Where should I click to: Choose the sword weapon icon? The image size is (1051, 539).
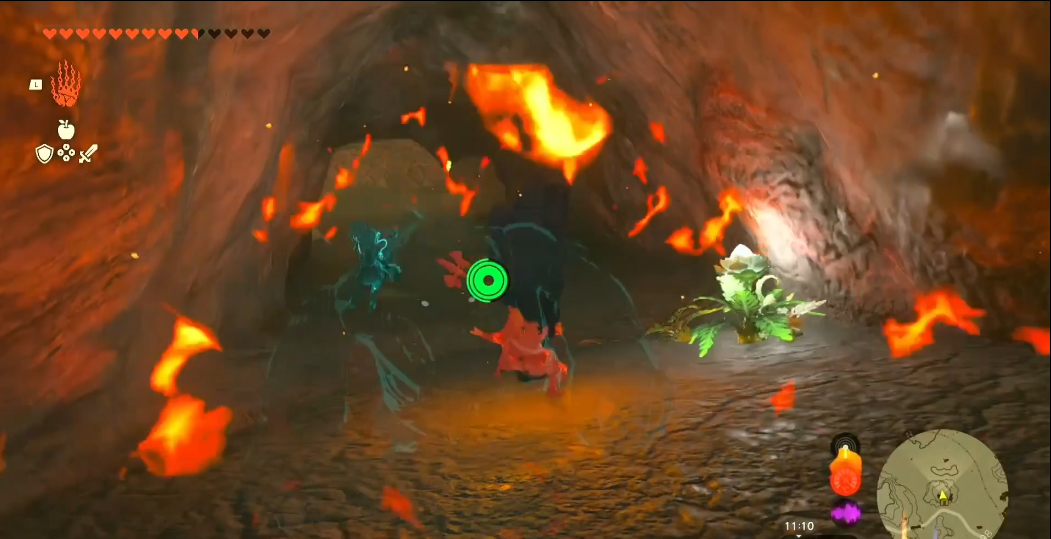[88, 153]
